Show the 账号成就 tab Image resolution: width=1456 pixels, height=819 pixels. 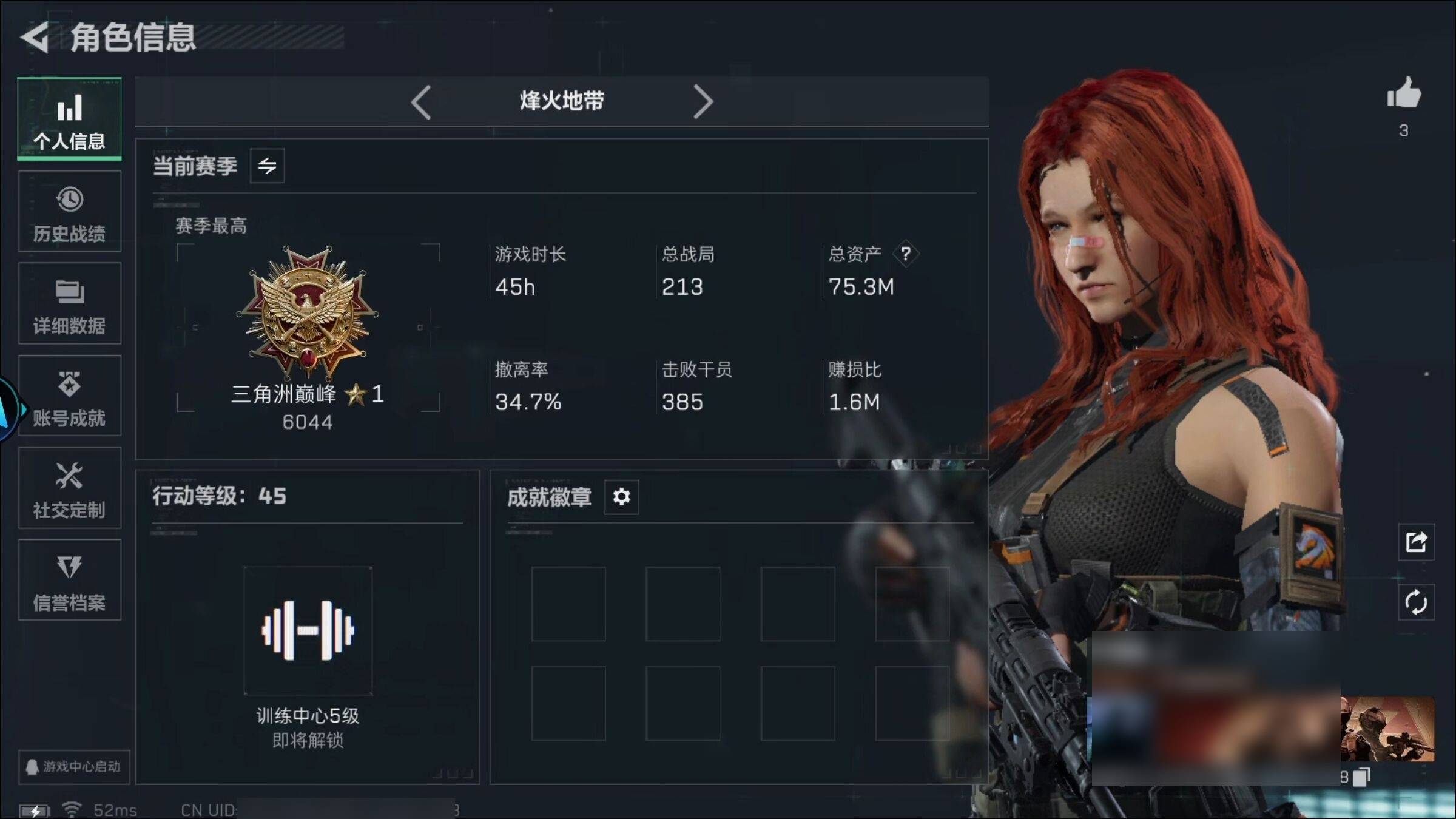pyautogui.click(x=69, y=396)
